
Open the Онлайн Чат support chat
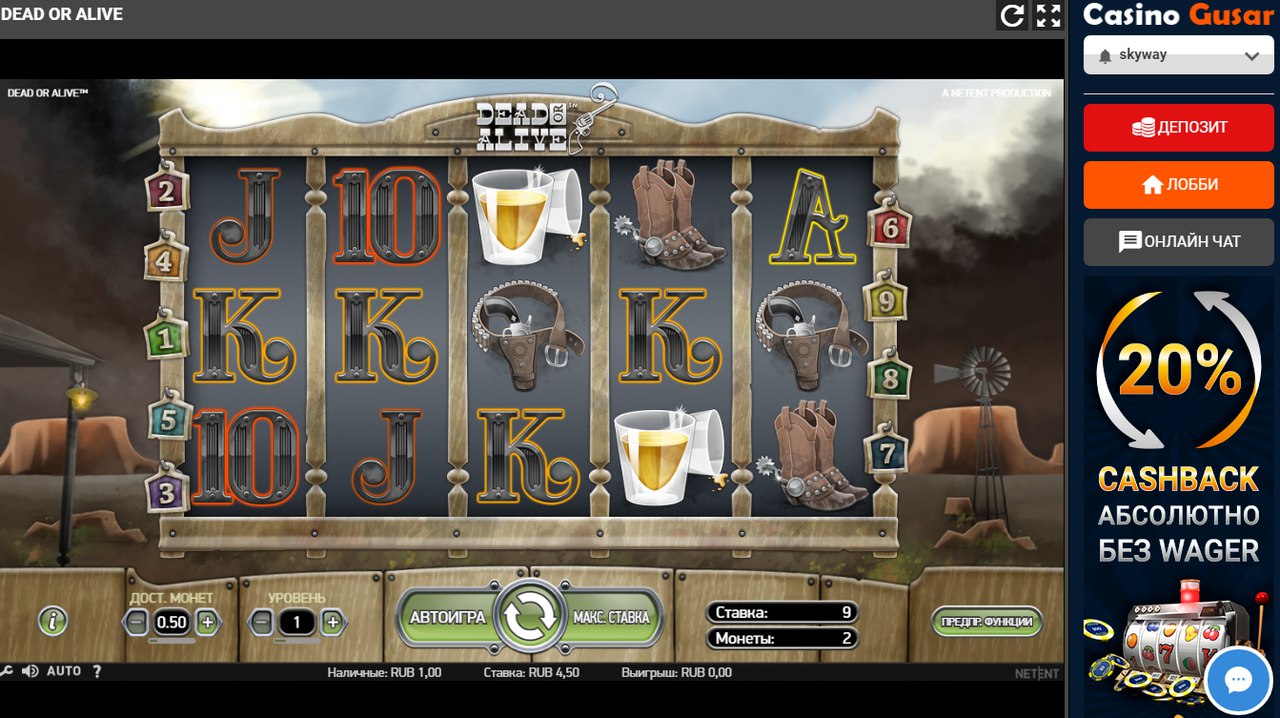point(1178,242)
